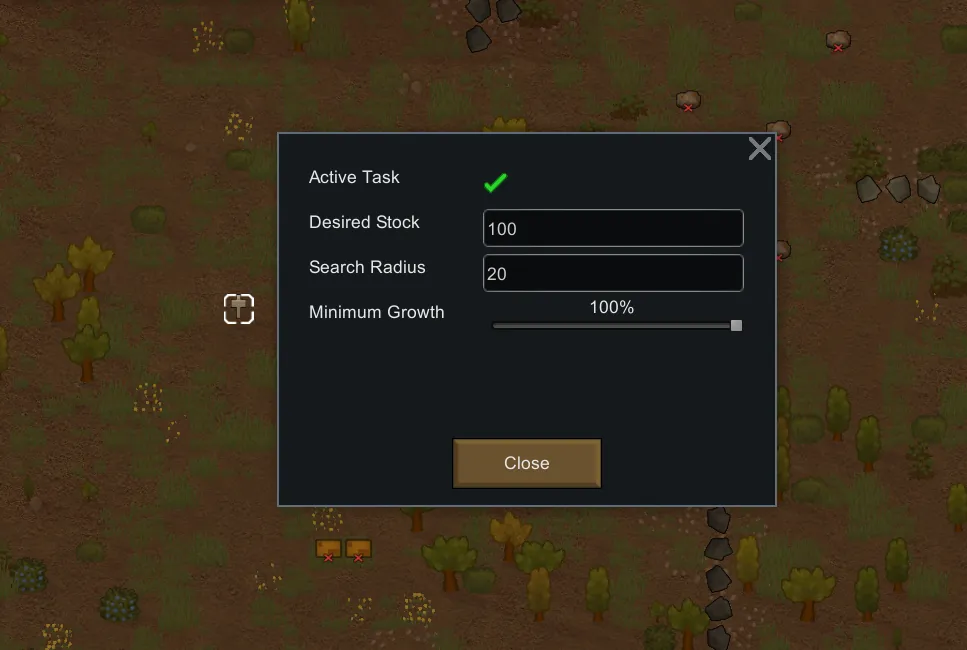967x650 pixels.
Task: Select the Search Radius text box
Action: [612, 273]
